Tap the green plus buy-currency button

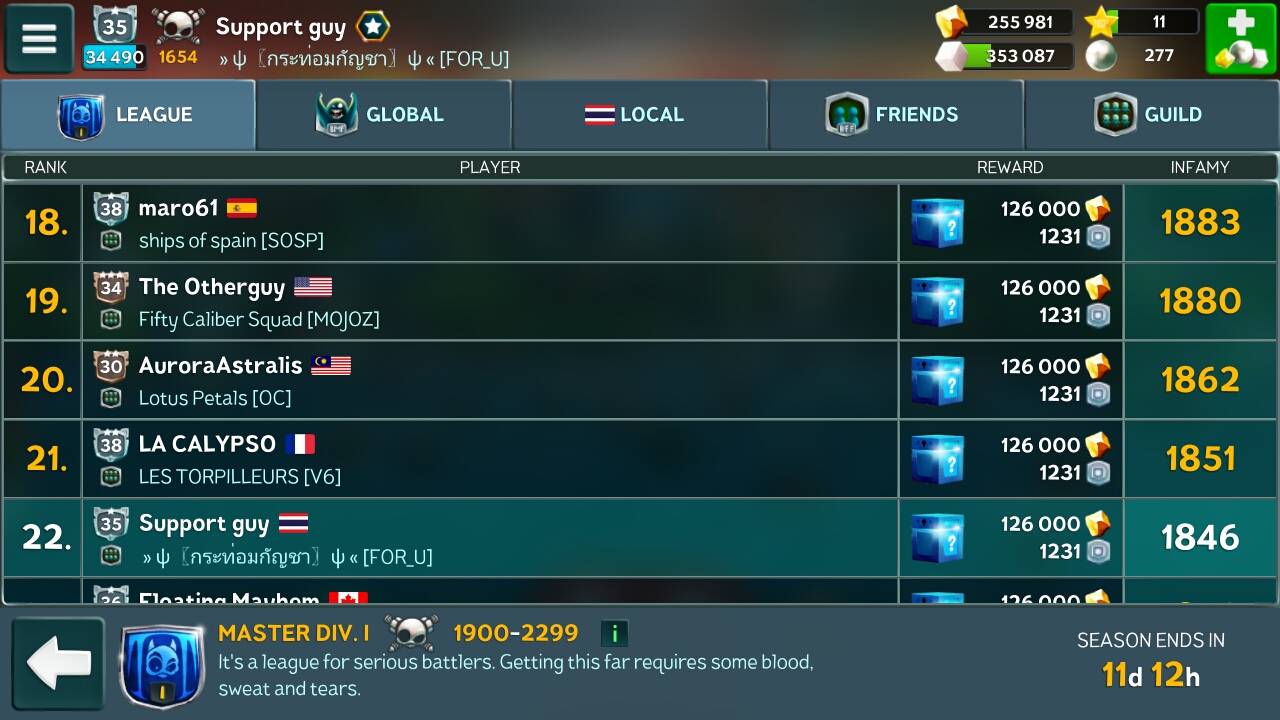1240,39
